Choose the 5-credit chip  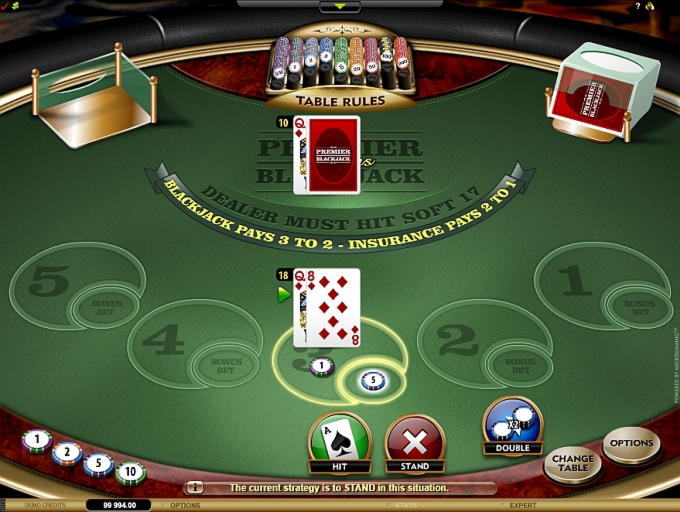pyautogui.click(x=98, y=463)
